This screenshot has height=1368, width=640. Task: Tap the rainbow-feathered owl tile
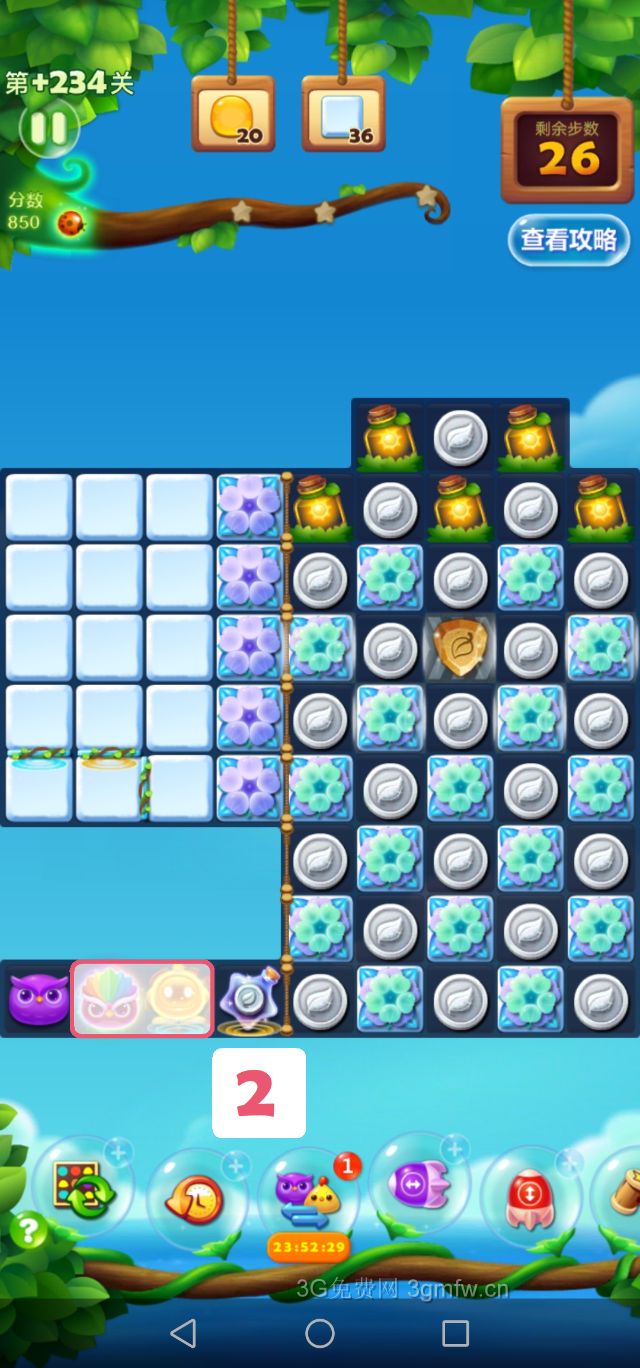[107, 999]
